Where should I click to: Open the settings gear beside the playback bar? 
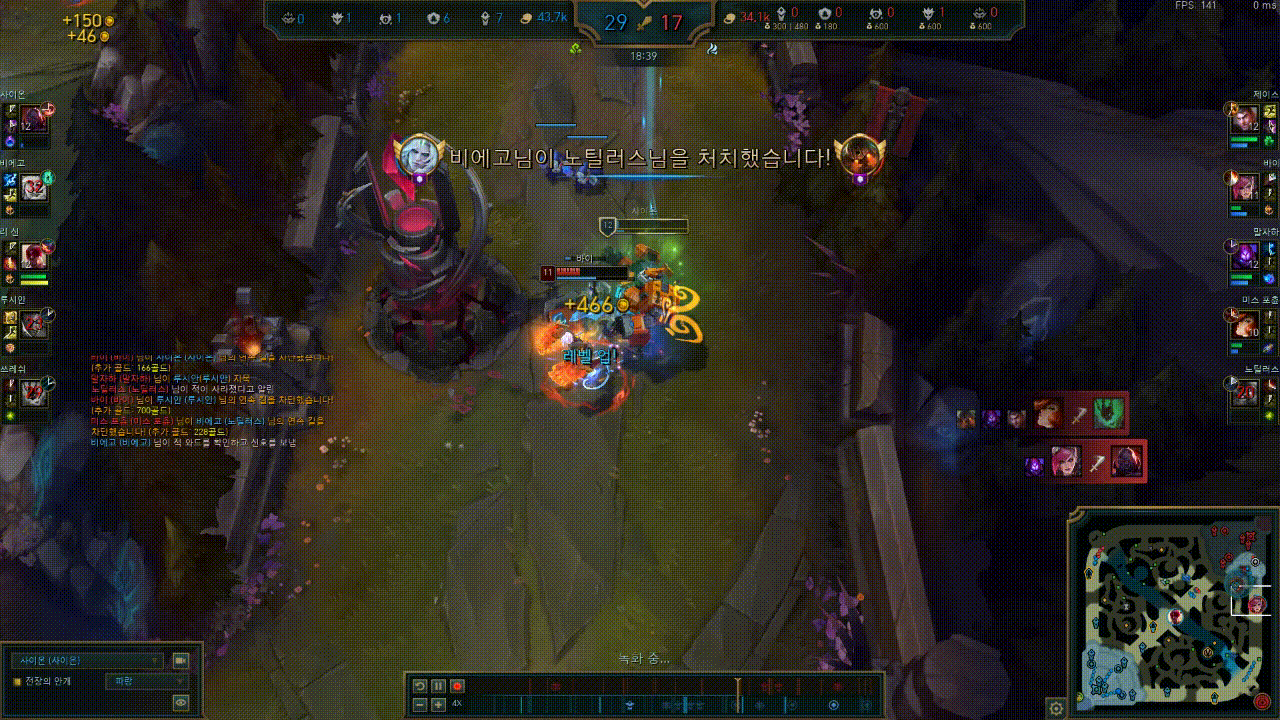[1056, 708]
